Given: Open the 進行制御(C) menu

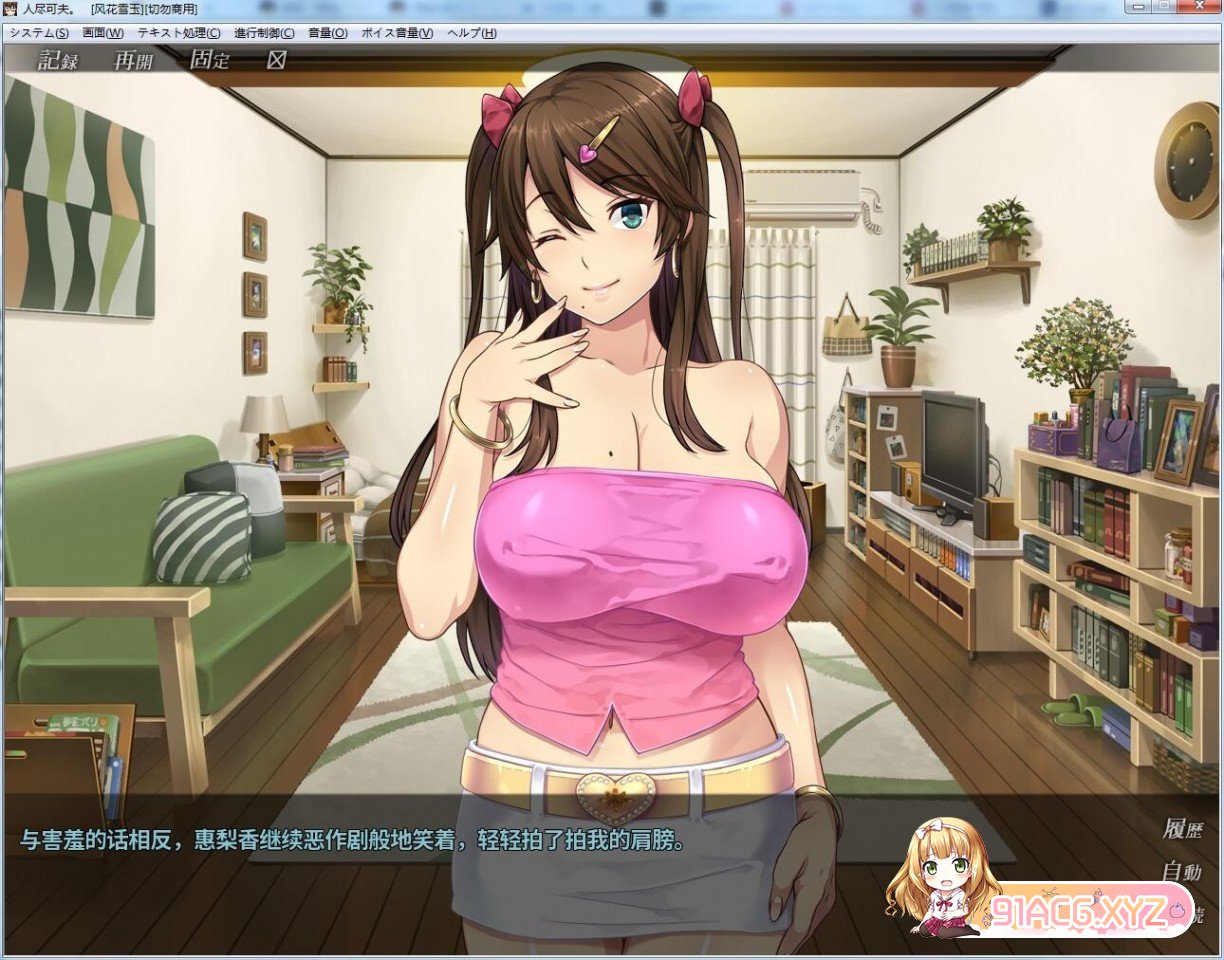Looking at the screenshot, I should [x=264, y=33].
